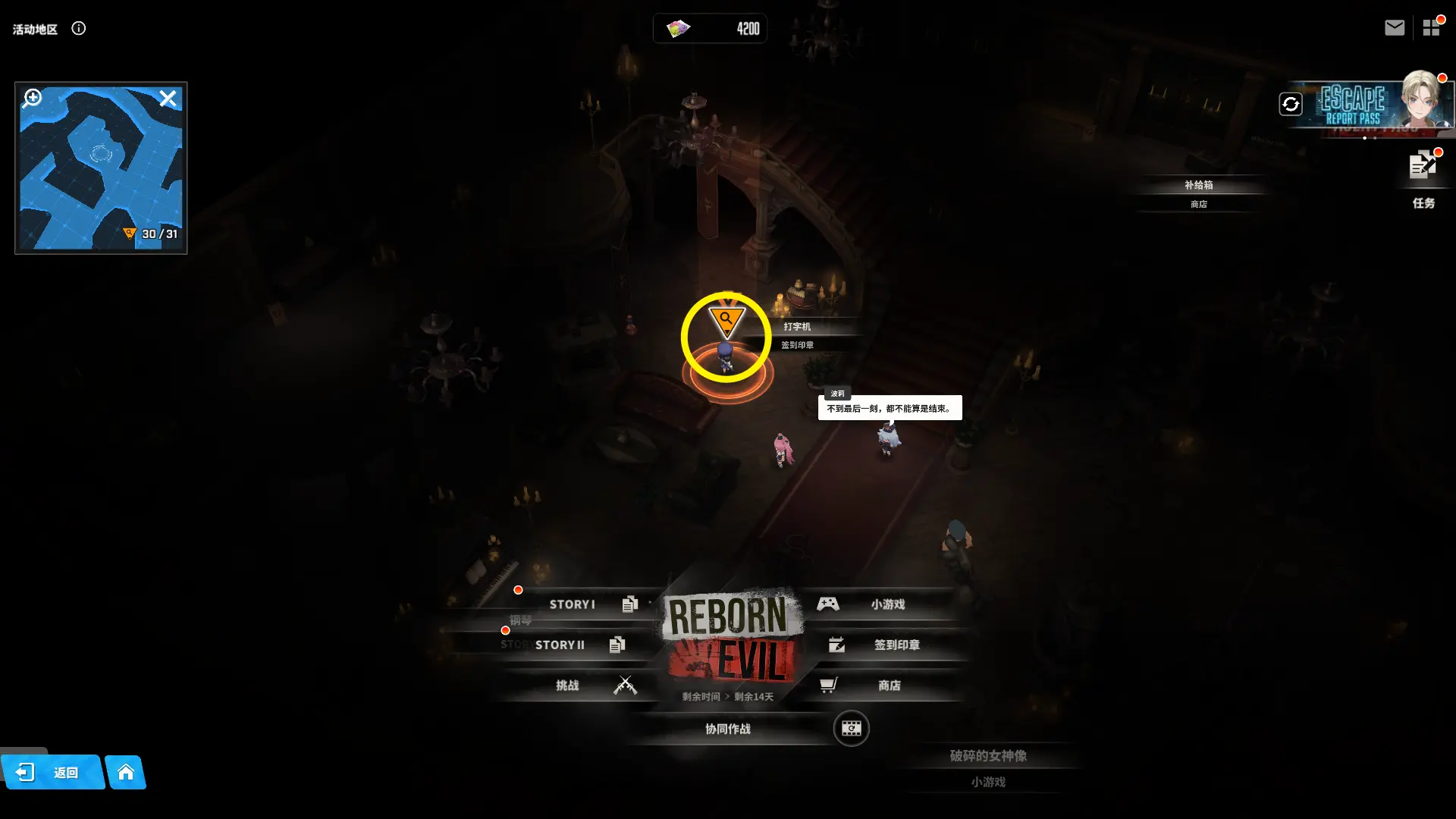Select the 补给箱 supply box shop label
Viewport: 1456px width, 819px height.
click(1198, 186)
